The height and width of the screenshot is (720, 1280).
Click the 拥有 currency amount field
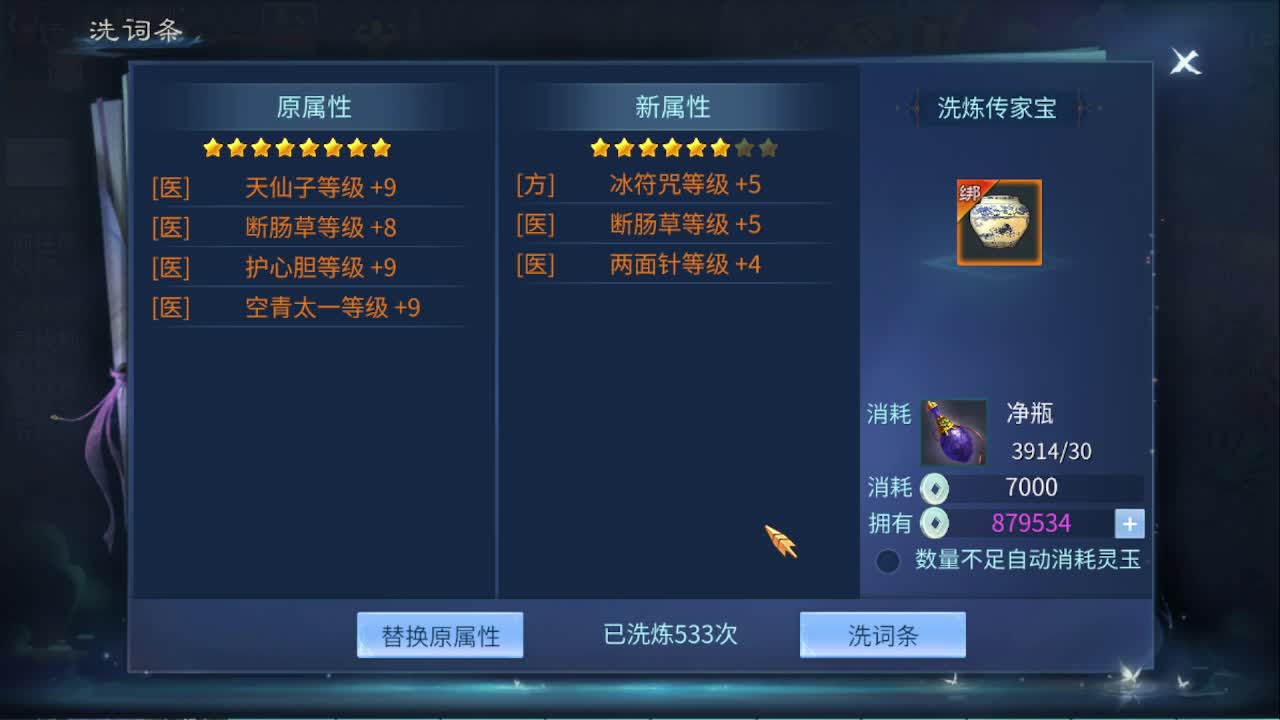tap(1030, 523)
